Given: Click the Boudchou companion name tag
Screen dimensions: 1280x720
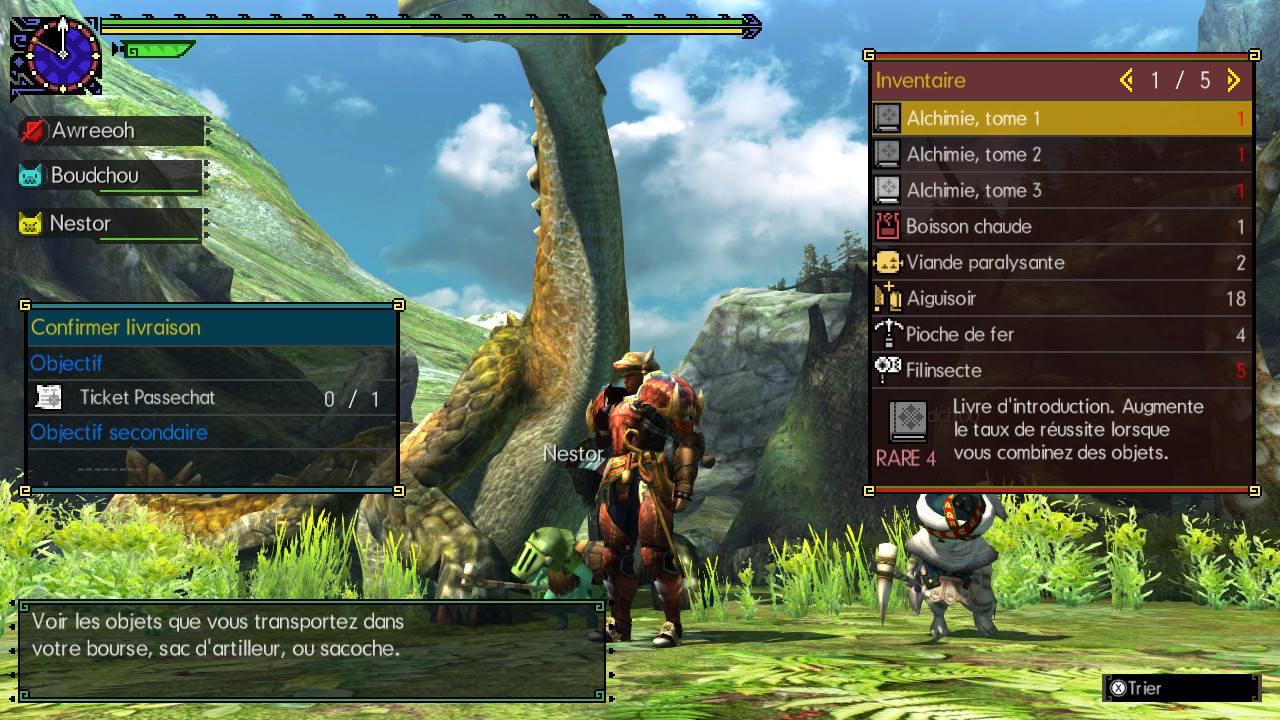Looking at the screenshot, I should click(x=110, y=176).
